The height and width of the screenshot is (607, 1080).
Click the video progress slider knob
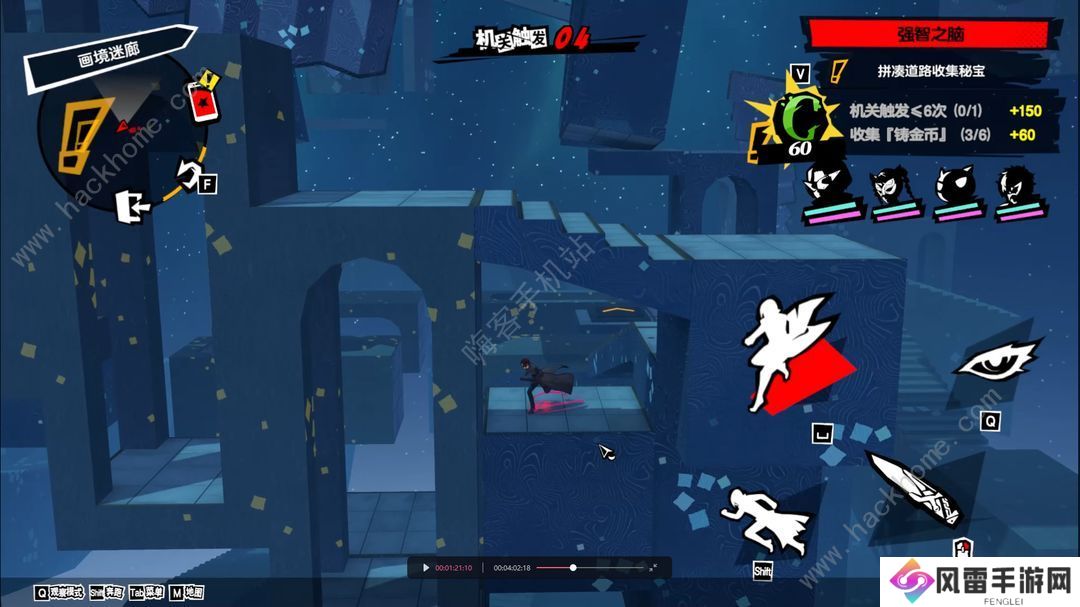pos(573,568)
